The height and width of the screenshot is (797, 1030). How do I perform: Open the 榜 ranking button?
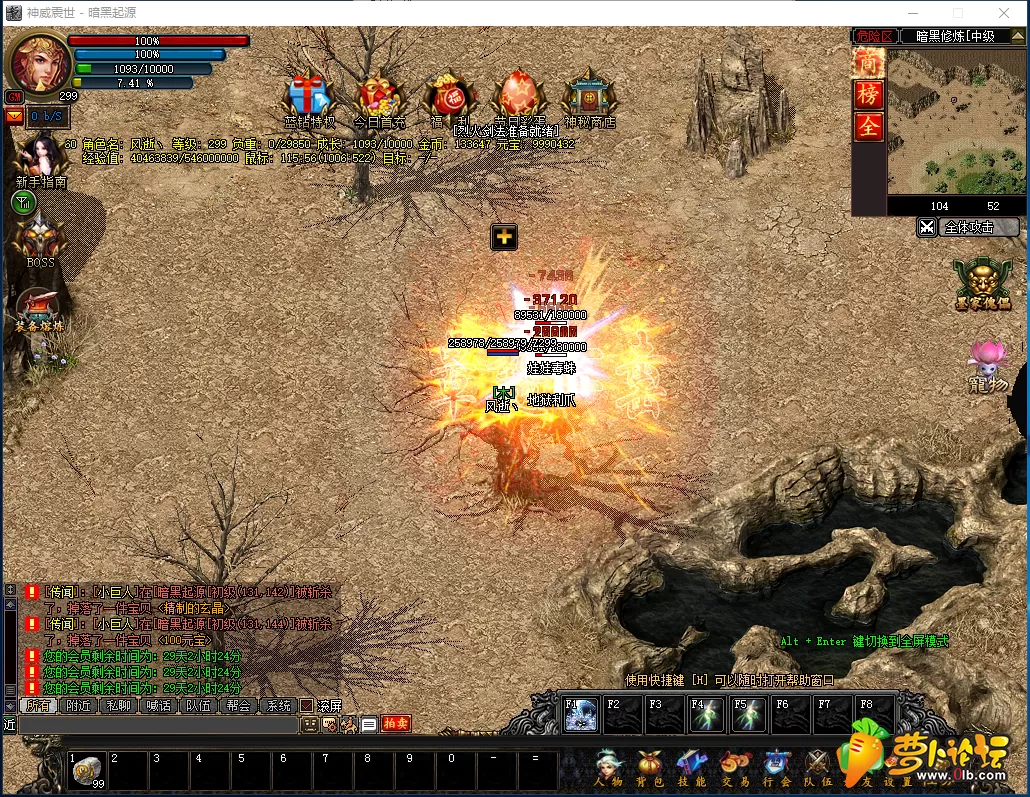point(868,95)
